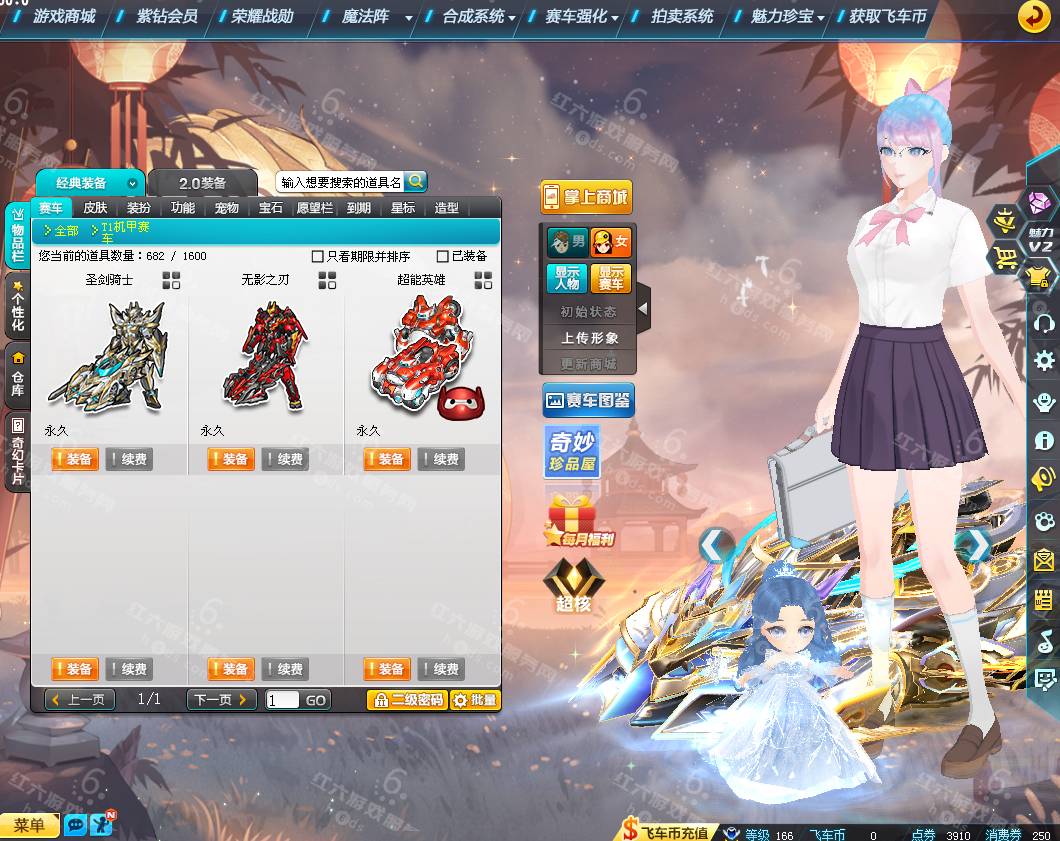Switch to the 宠物 pet tab
1060x841 pixels.
227,208
